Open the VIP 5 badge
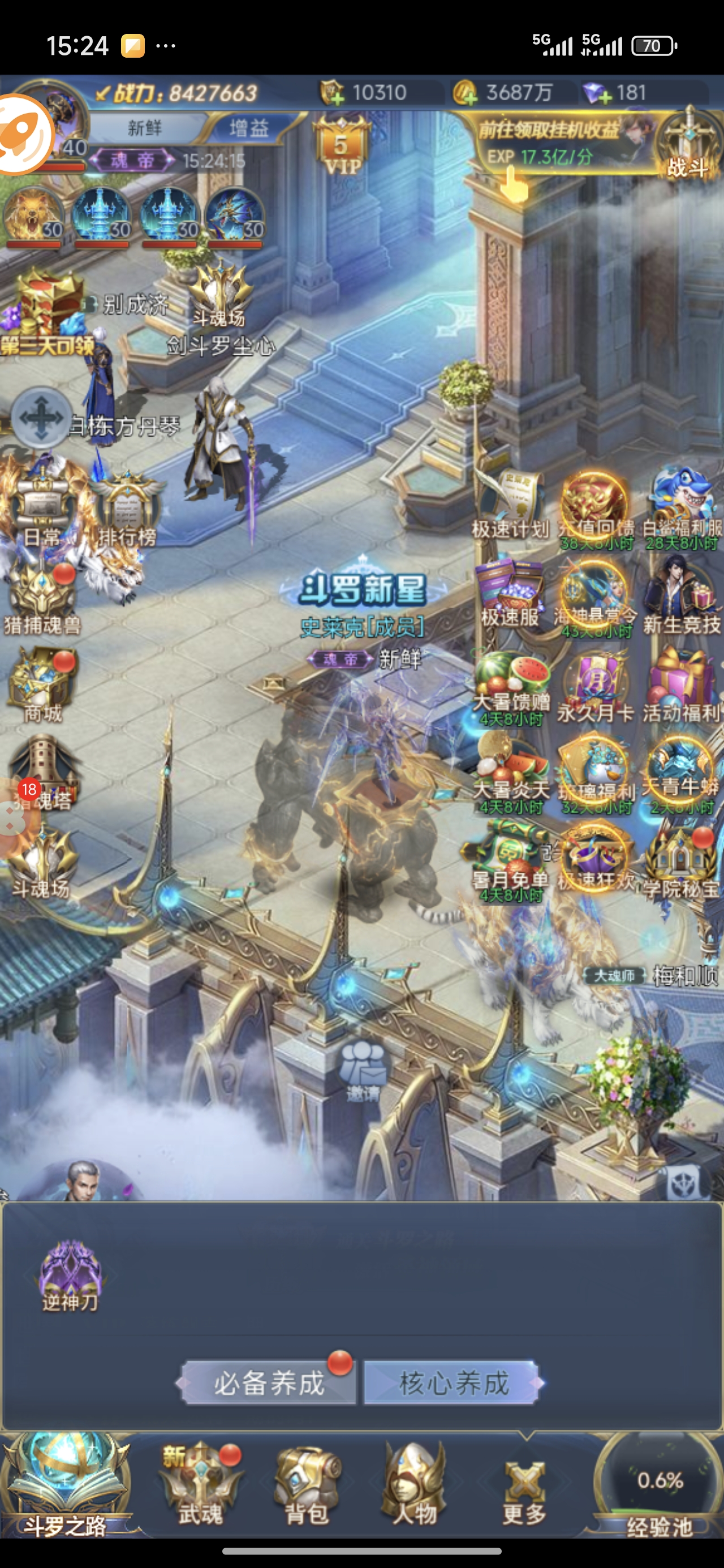The width and height of the screenshot is (724, 1568). pos(341,146)
